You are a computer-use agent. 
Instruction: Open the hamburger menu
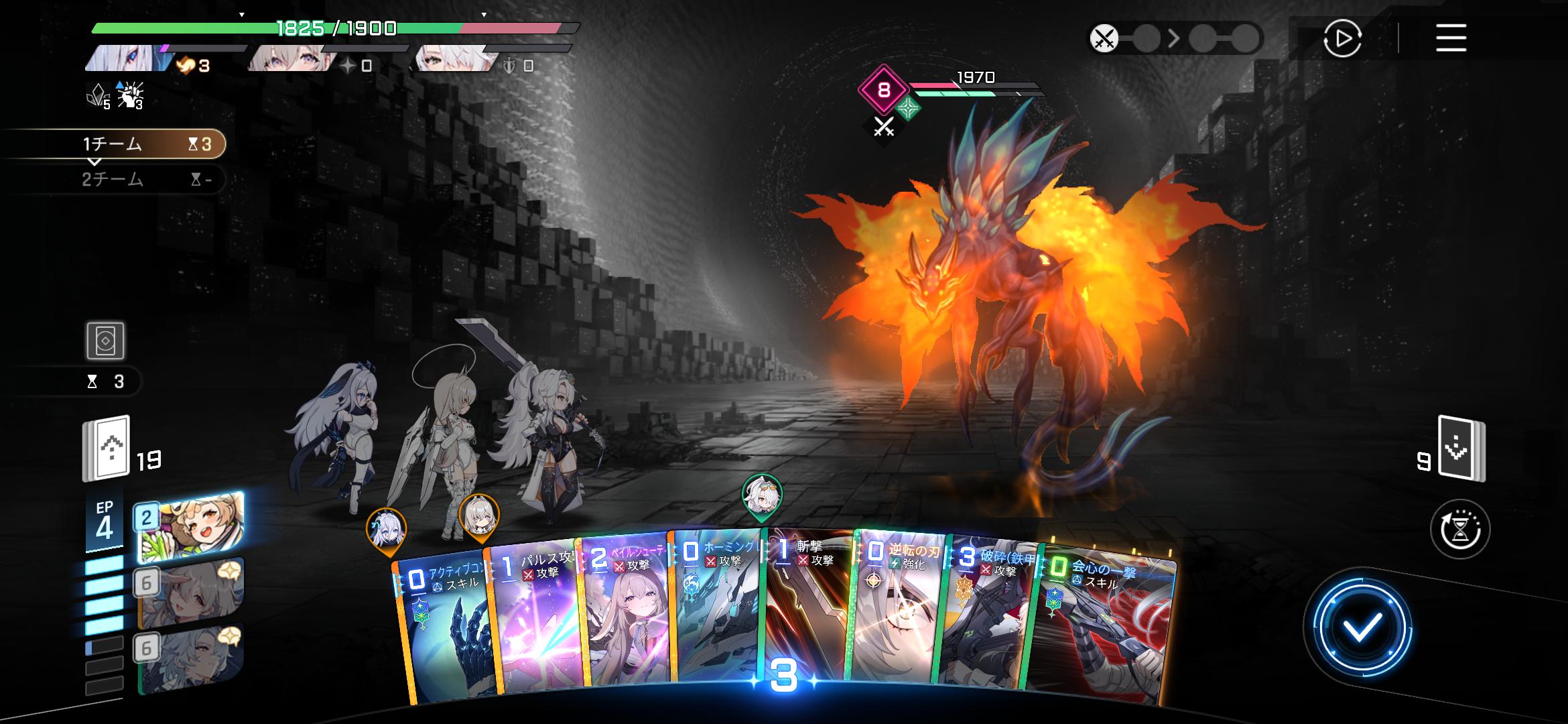[1451, 38]
